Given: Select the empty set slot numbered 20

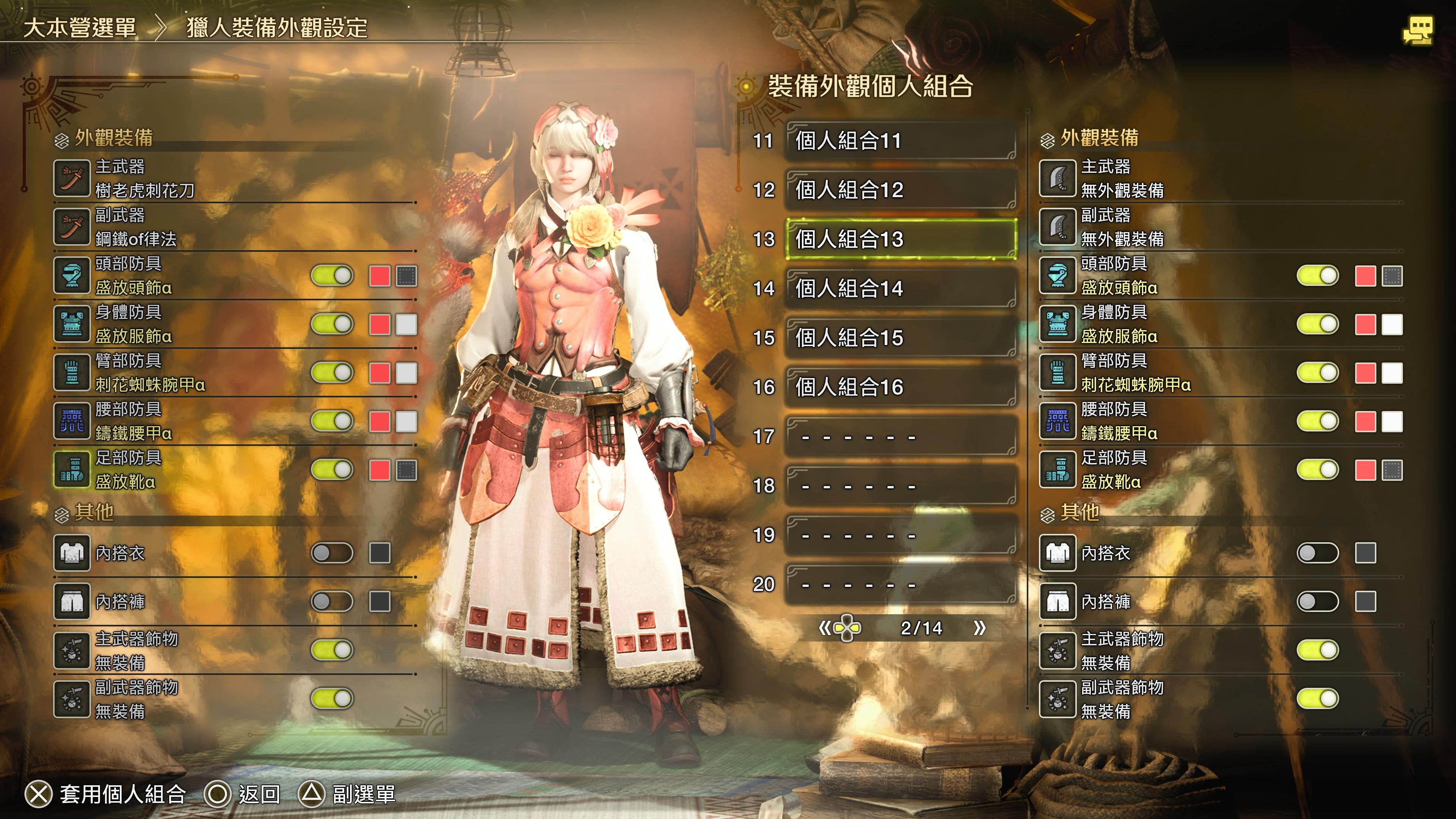Looking at the screenshot, I should (901, 584).
